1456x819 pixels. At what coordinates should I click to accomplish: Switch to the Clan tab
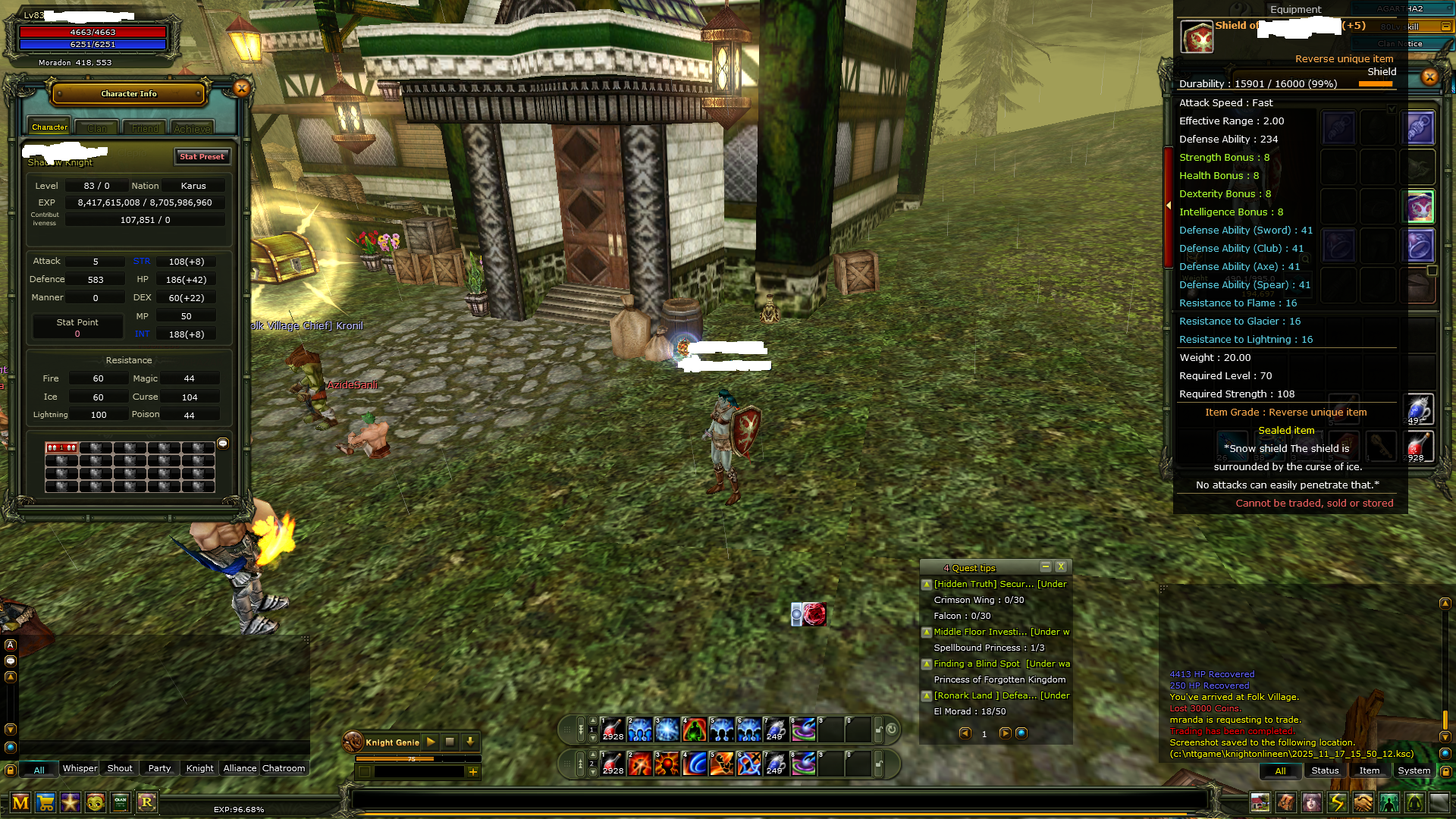click(97, 128)
